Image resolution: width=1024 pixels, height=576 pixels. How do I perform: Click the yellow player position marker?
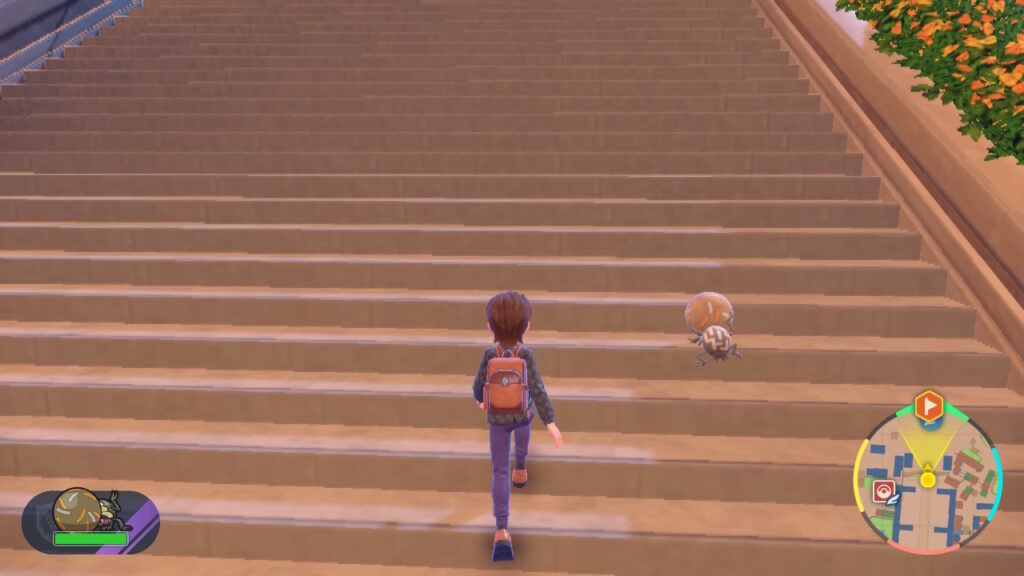click(x=928, y=479)
